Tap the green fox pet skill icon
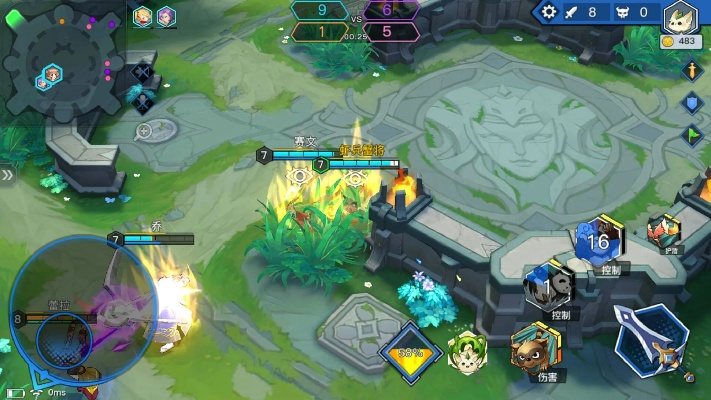The image size is (711, 400). pos(466,350)
